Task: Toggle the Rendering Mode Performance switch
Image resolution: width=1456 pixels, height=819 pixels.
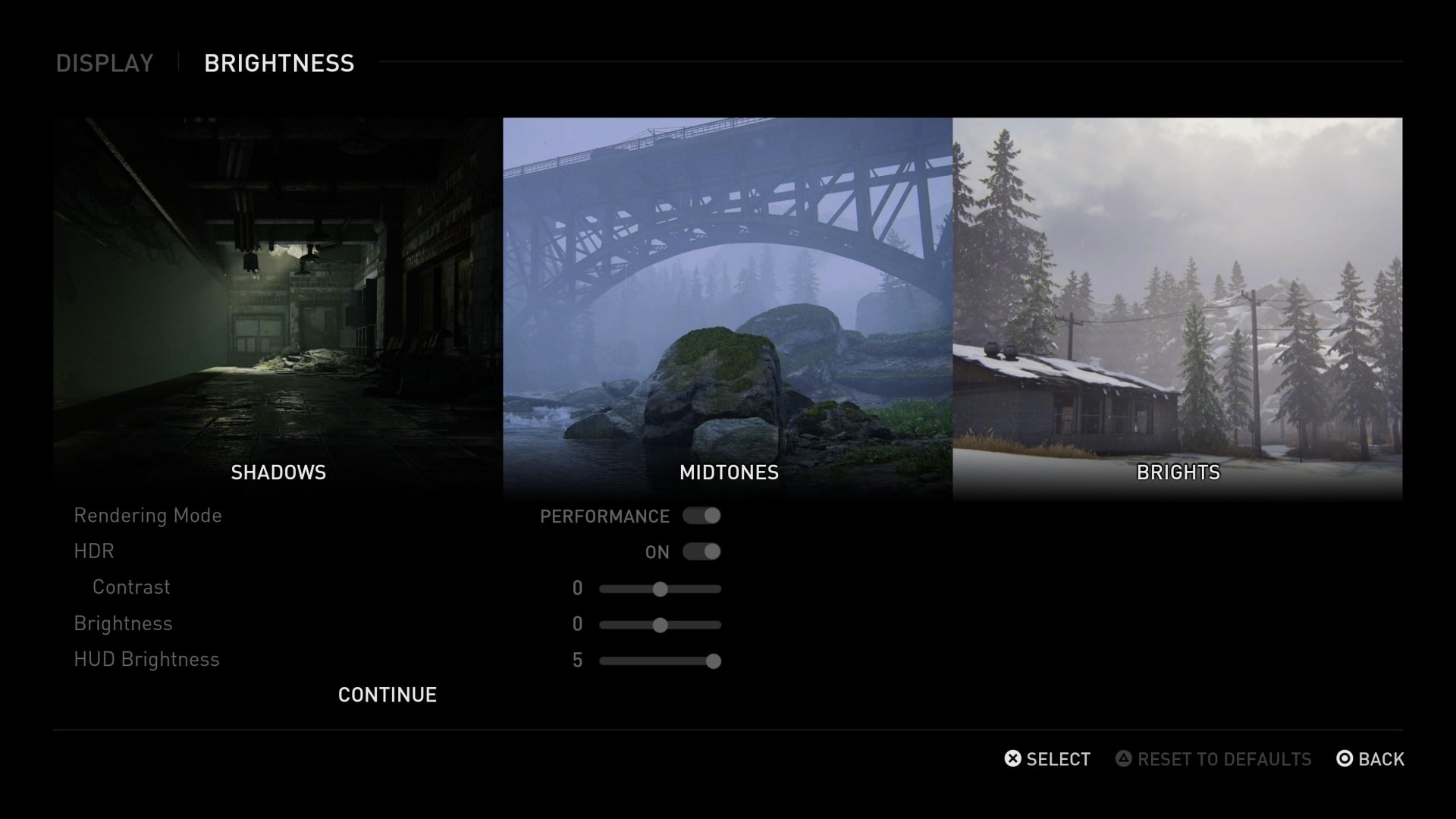Action: (701, 516)
